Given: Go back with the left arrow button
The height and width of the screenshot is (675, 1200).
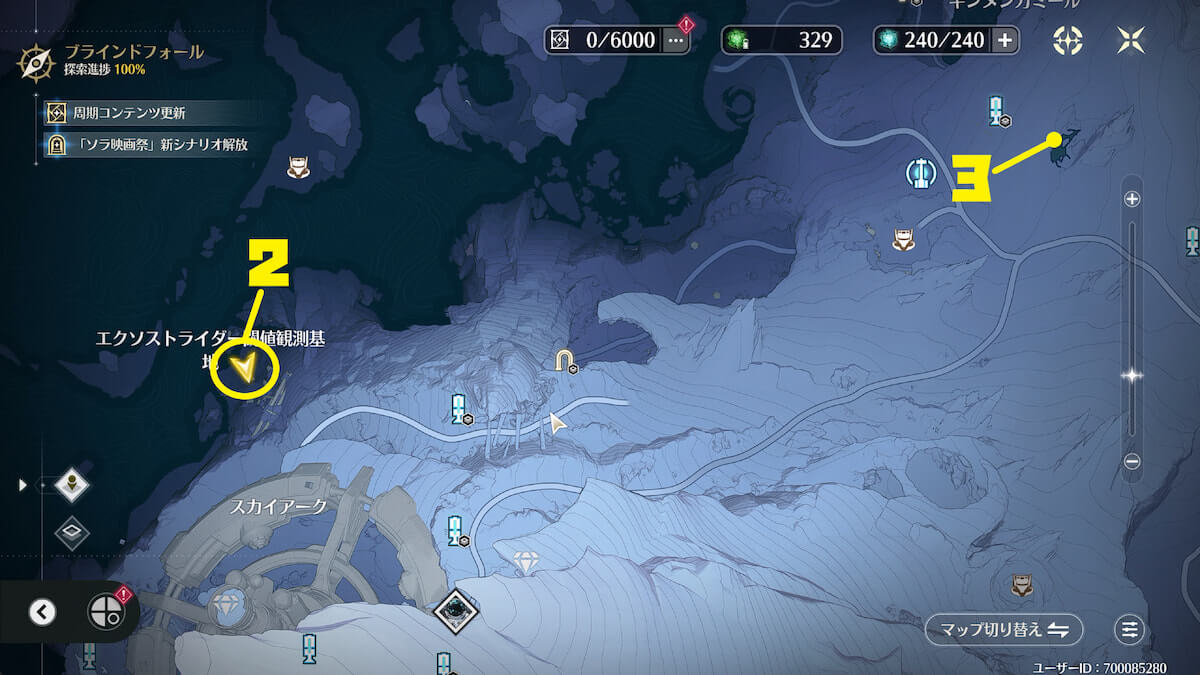Looking at the screenshot, I should [x=42, y=611].
